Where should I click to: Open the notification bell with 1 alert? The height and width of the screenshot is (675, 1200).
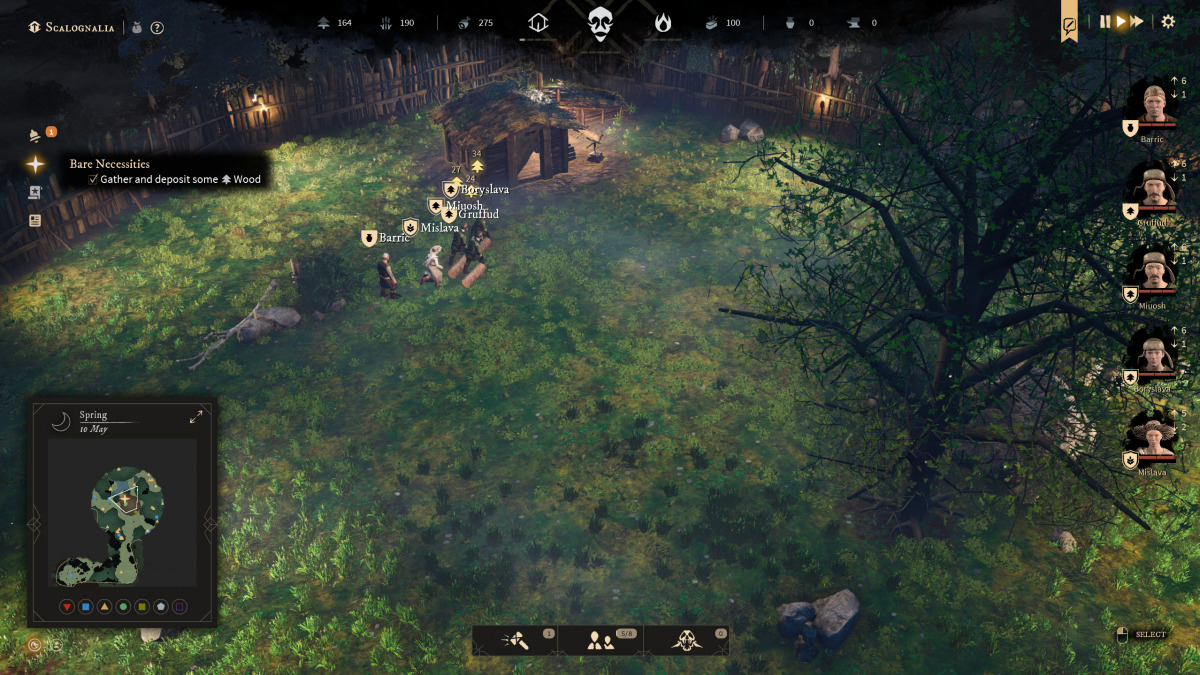(x=36, y=135)
